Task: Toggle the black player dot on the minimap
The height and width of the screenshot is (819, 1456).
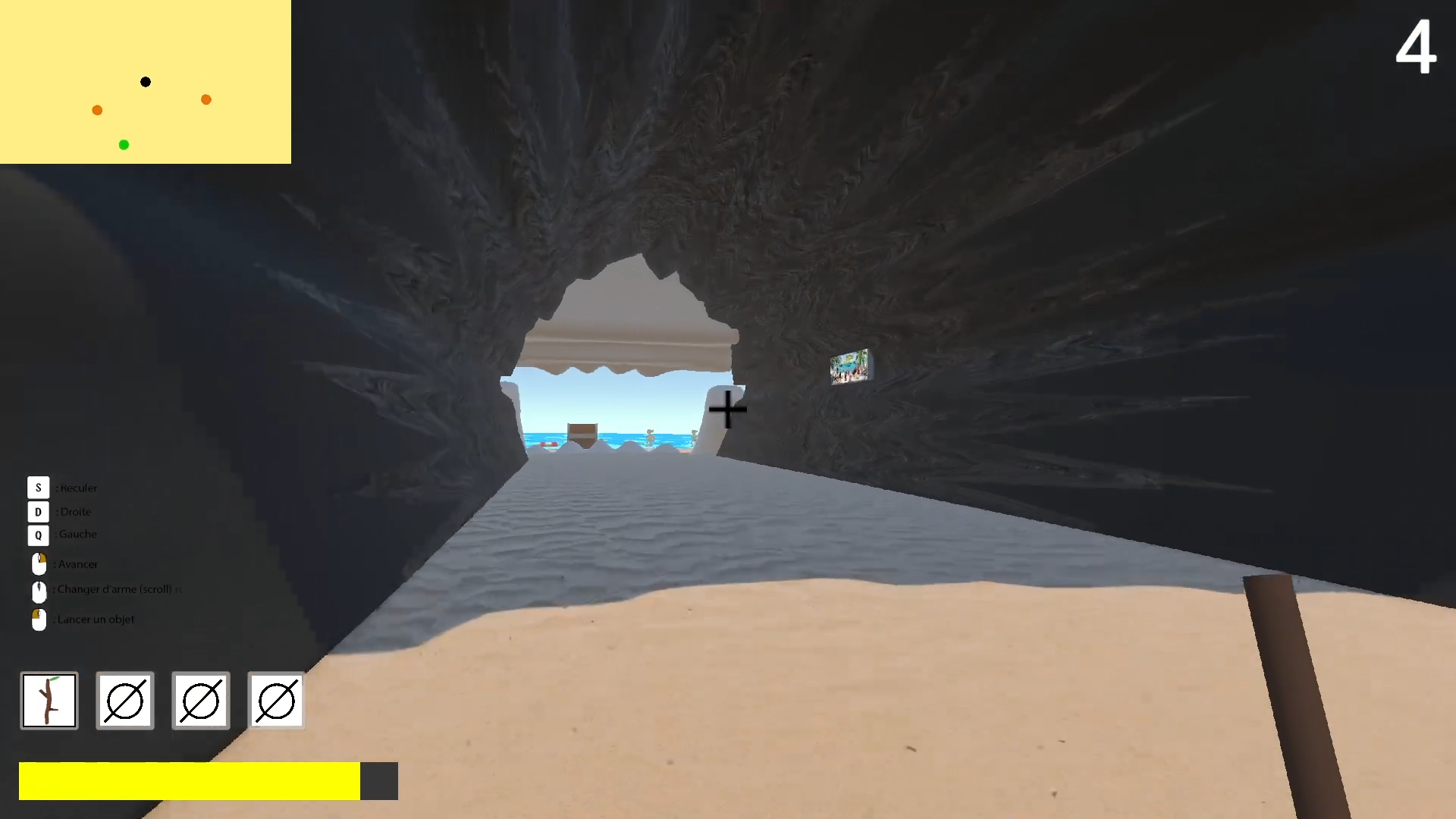Action: 145,81
